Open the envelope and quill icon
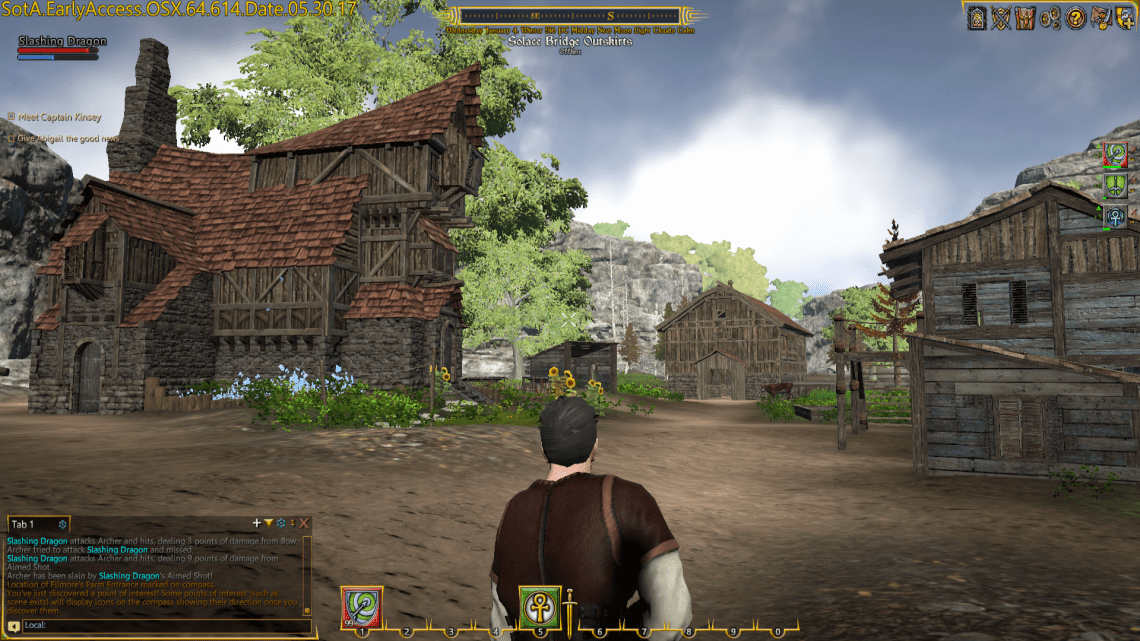Viewport: 1140px width, 641px height. 1100,17
